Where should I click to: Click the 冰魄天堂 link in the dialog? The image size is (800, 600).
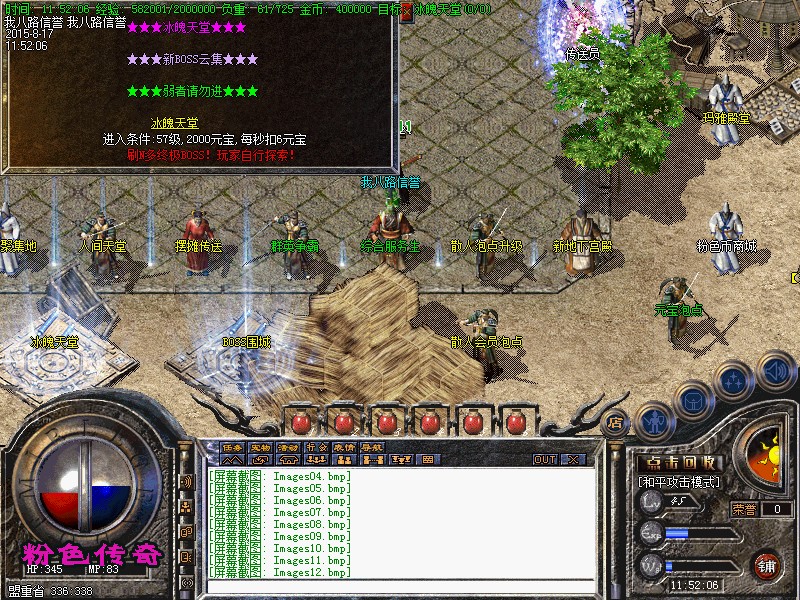[x=174, y=124]
